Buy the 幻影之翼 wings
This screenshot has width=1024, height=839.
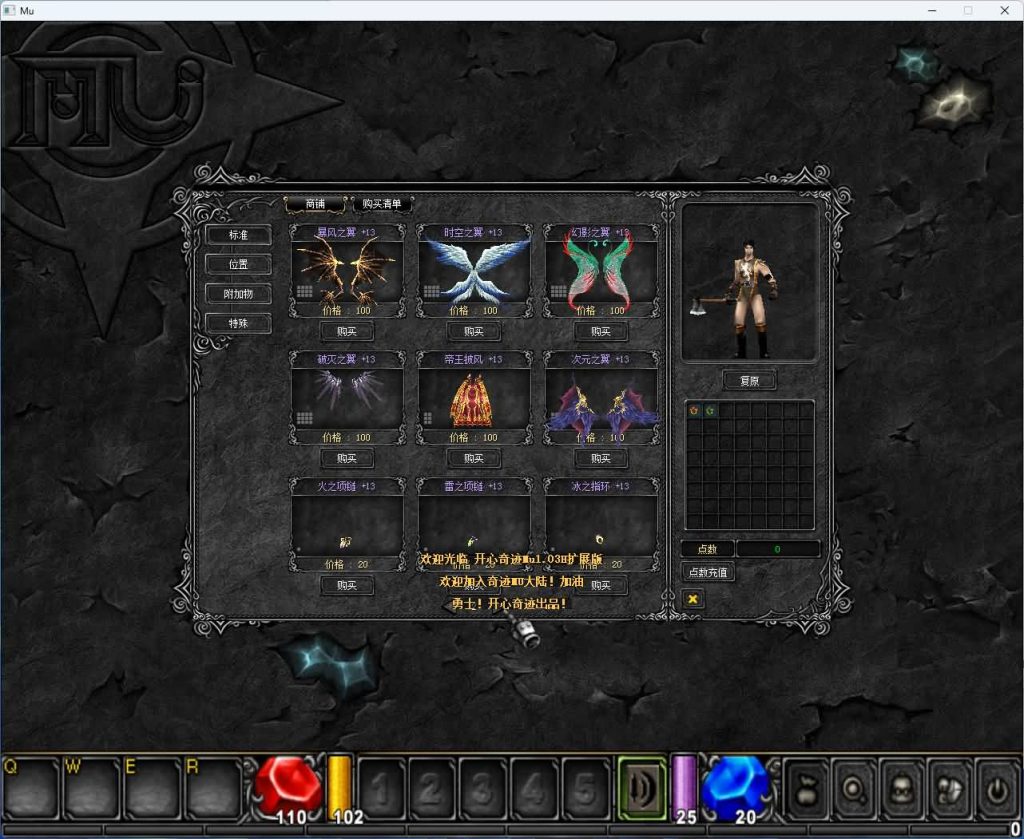pyautogui.click(x=601, y=332)
